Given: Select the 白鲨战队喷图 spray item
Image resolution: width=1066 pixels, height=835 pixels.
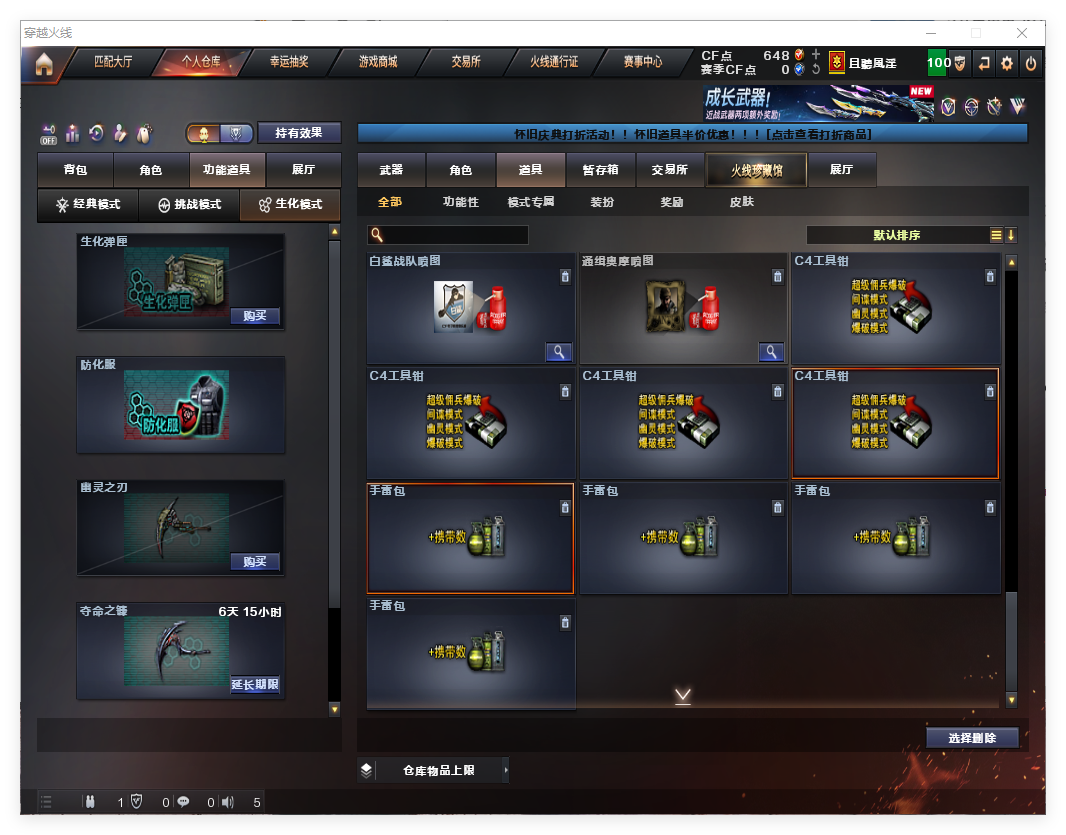Looking at the screenshot, I should [x=471, y=308].
